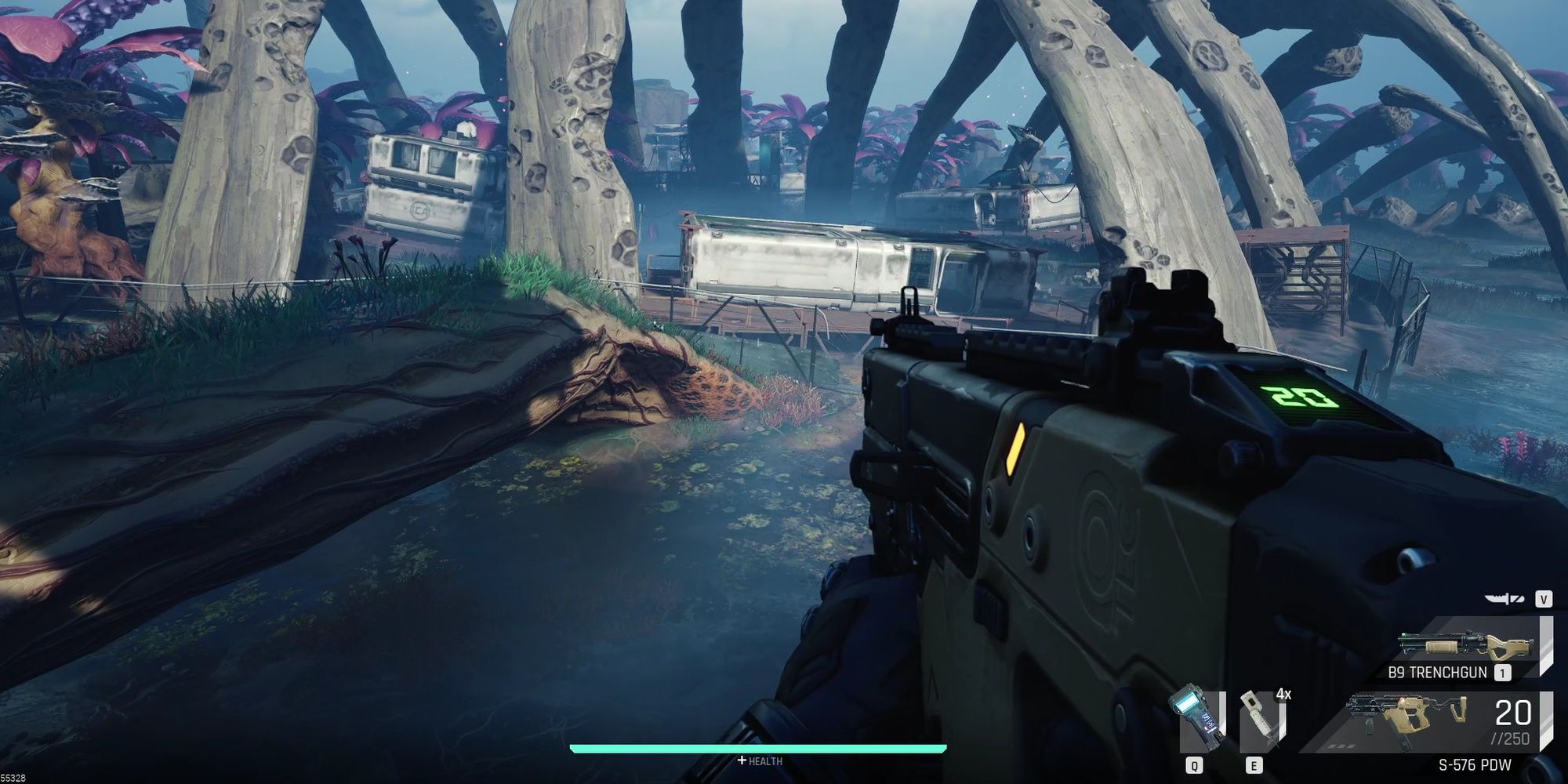Image resolution: width=1568 pixels, height=784 pixels.
Task: Click the Q keybind badge under the scanner
Action: tap(1195, 765)
